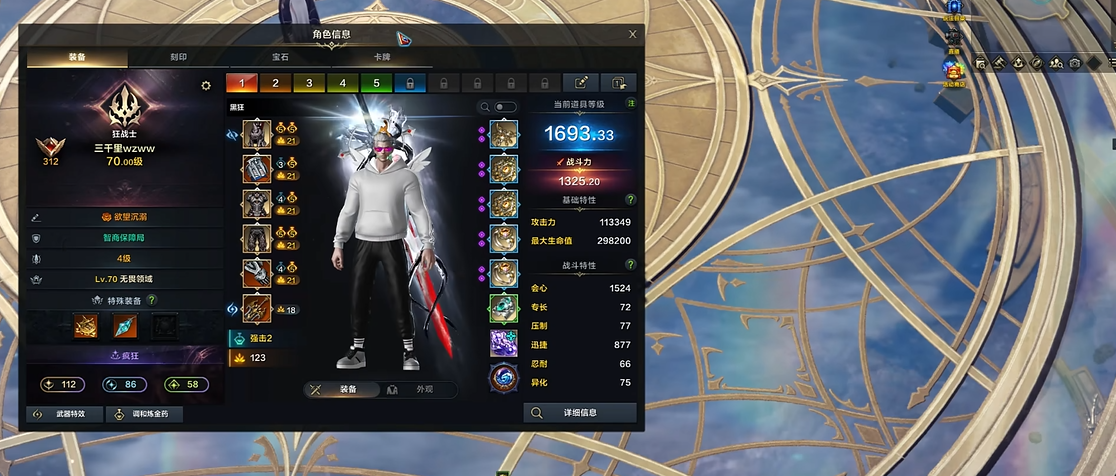Show the 卡牌 cards tab

click(382, 58)
